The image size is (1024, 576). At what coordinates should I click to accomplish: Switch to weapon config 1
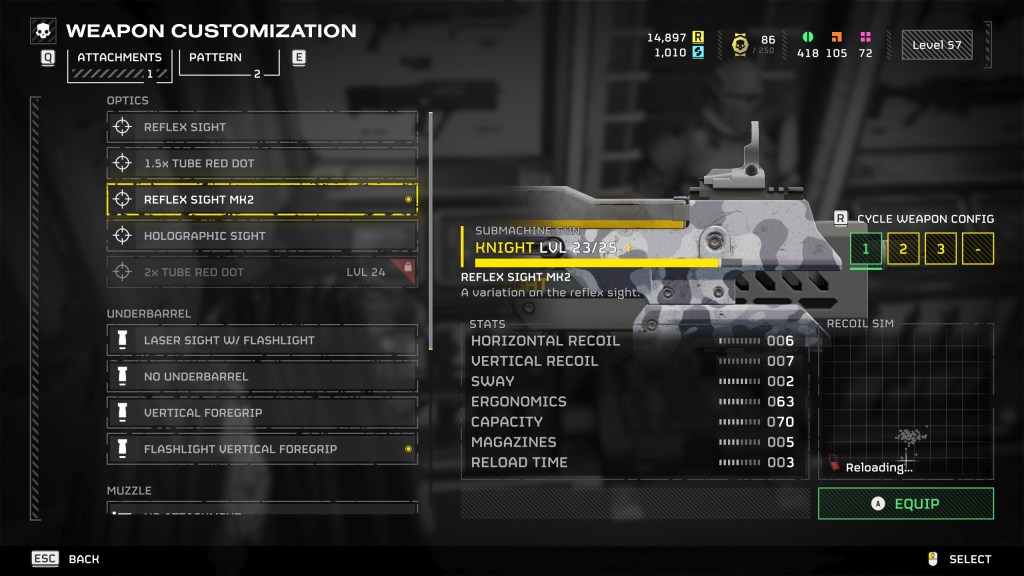866,249
